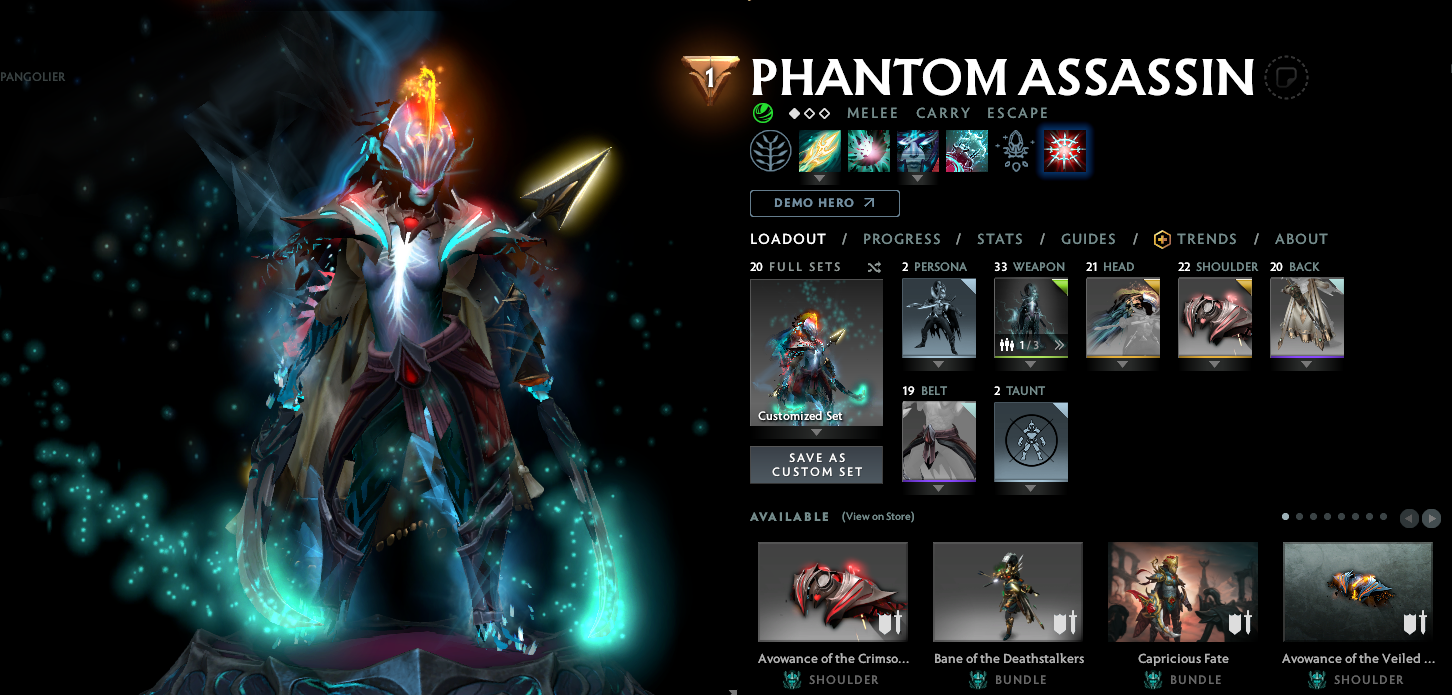Switch to the Progress tab
Image resolution: width=1452 pixels, height=695 pixels.
(x=901, y=239)
